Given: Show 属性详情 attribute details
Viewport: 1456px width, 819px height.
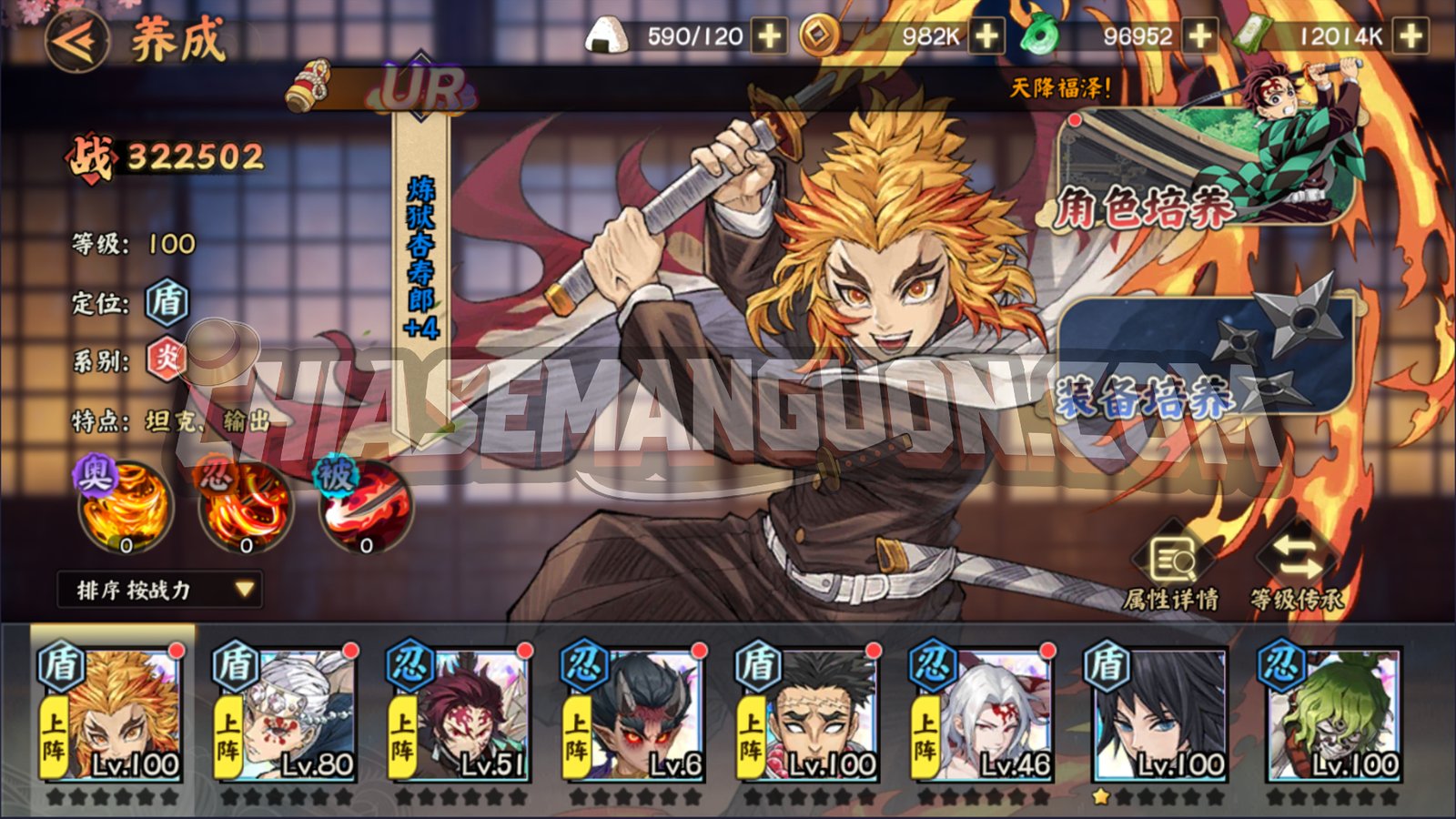Looking at the screenshot, I should (1172, 569).
